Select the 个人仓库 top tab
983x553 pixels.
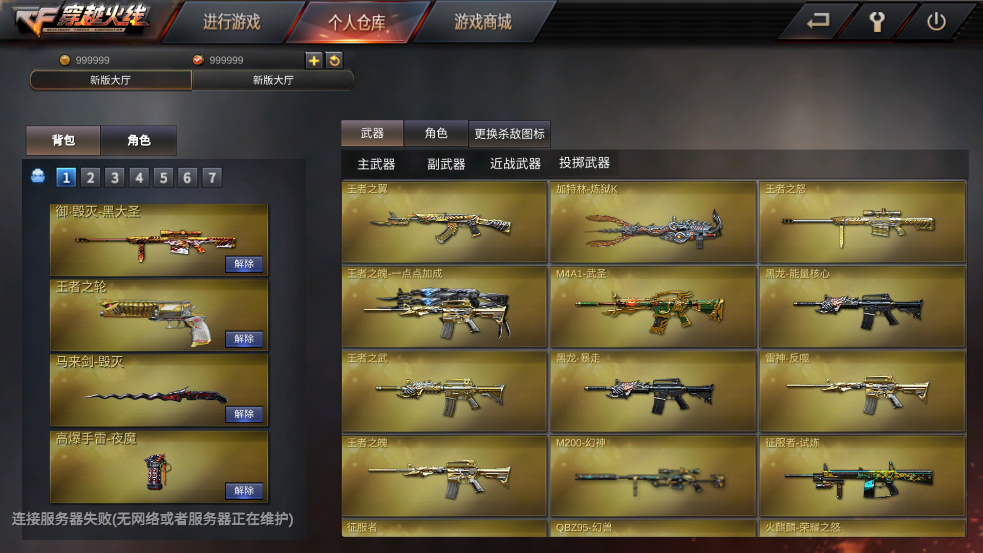point(357,22)
